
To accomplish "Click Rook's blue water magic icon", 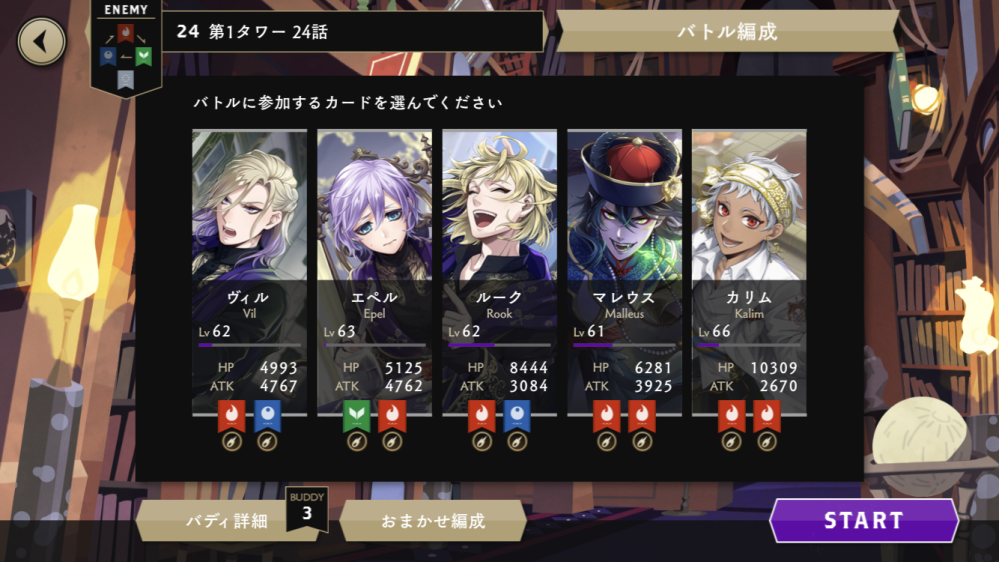I will [517, 415].
